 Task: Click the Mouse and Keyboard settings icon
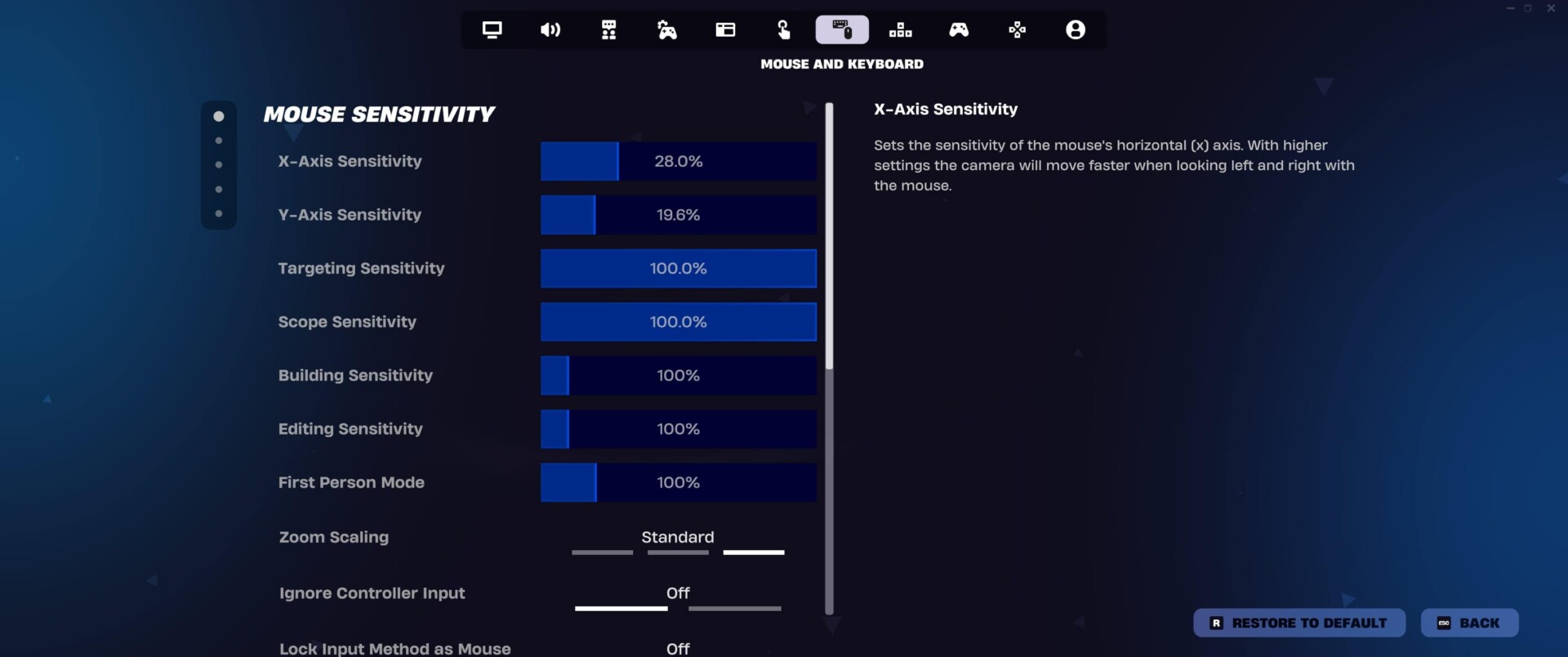(x=842, y=29)
